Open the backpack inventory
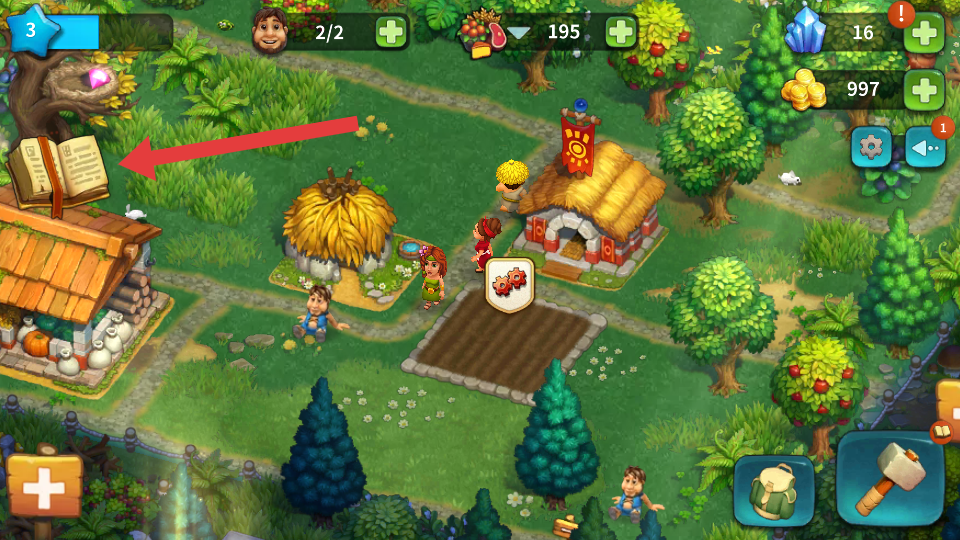Image resolution: width=960 pixels, height=540 pixels. (x=773, y=490)
